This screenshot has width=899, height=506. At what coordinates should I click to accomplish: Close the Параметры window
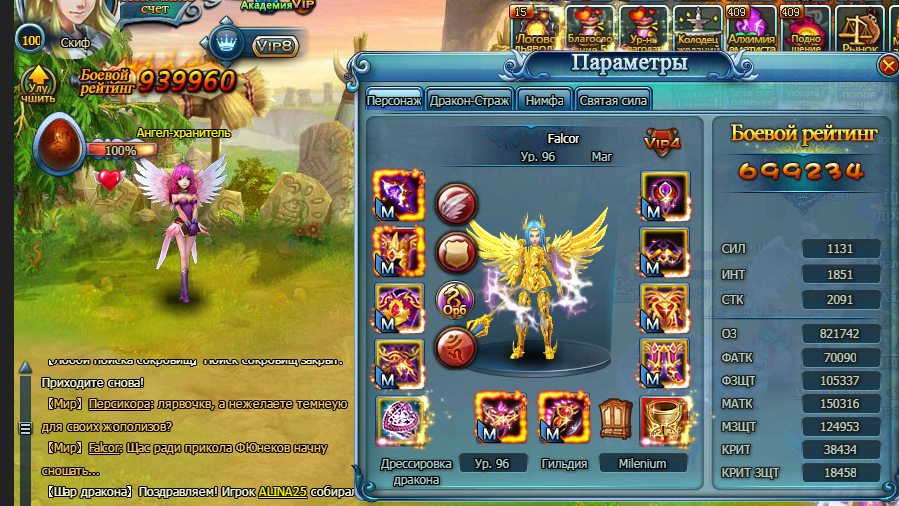[x=888, y=66]
